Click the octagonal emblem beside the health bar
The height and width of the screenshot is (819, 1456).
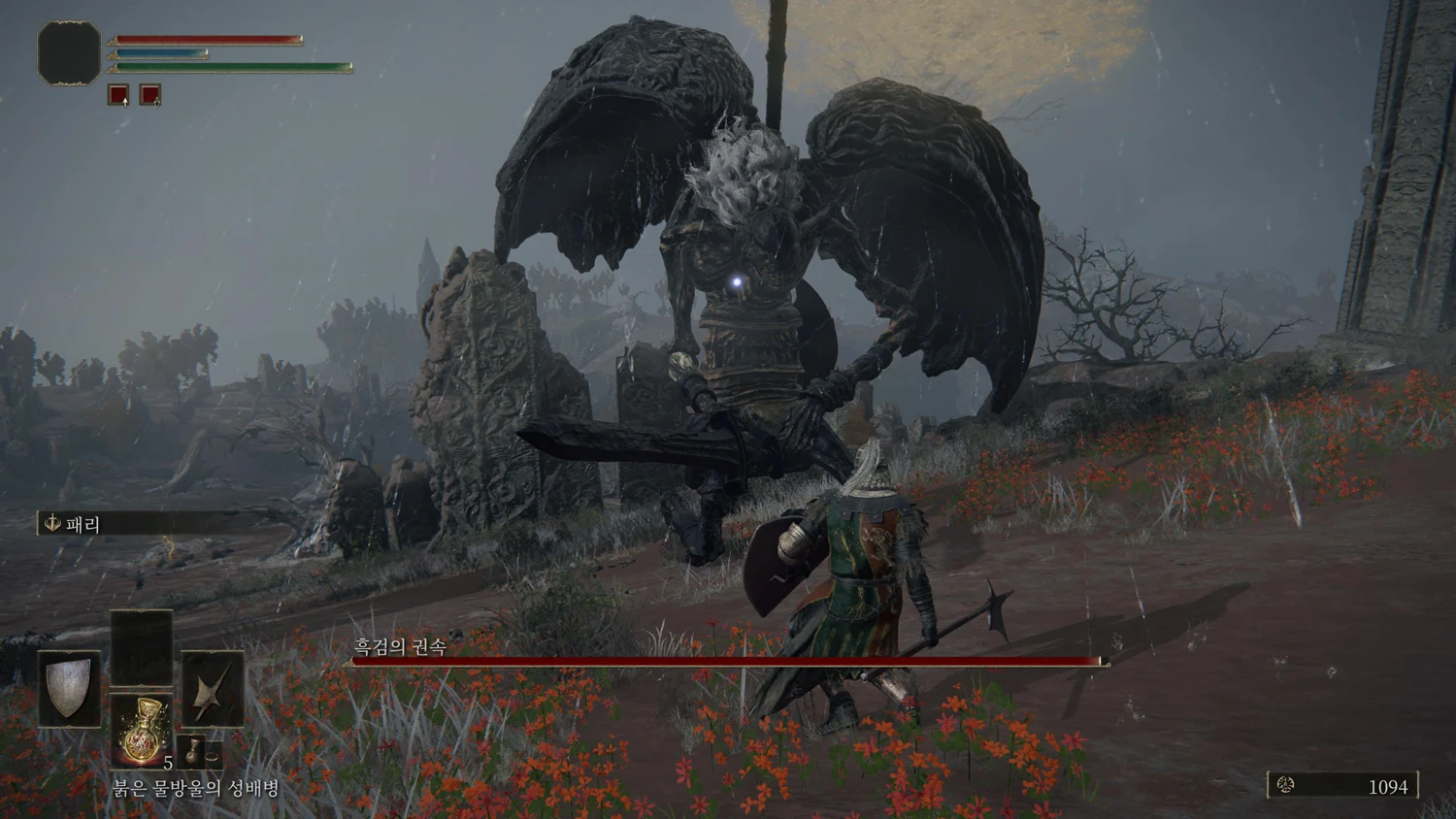(69, 53)
